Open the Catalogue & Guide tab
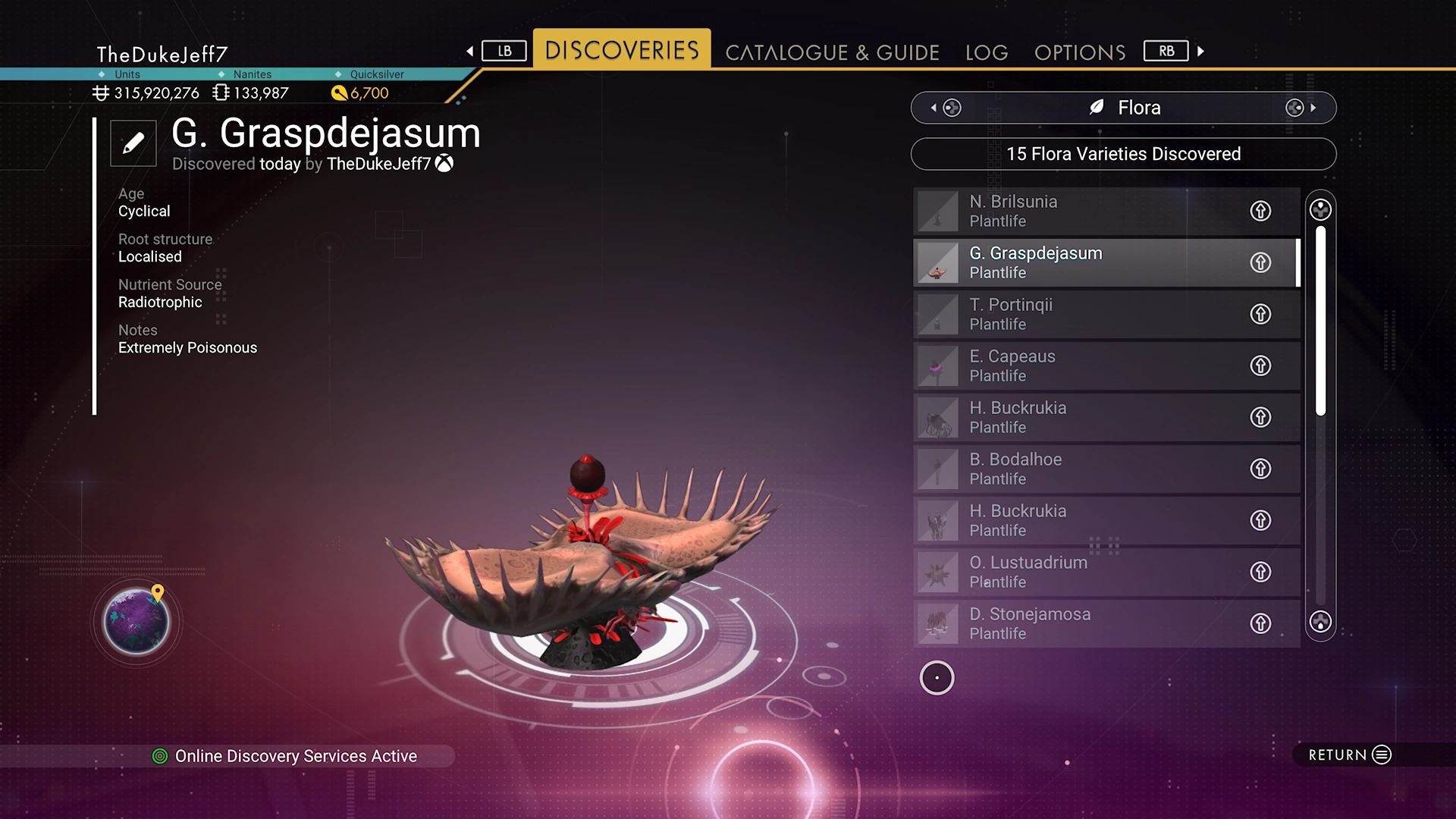Screen dimensions: 1456x819 (x=832, y=52)
